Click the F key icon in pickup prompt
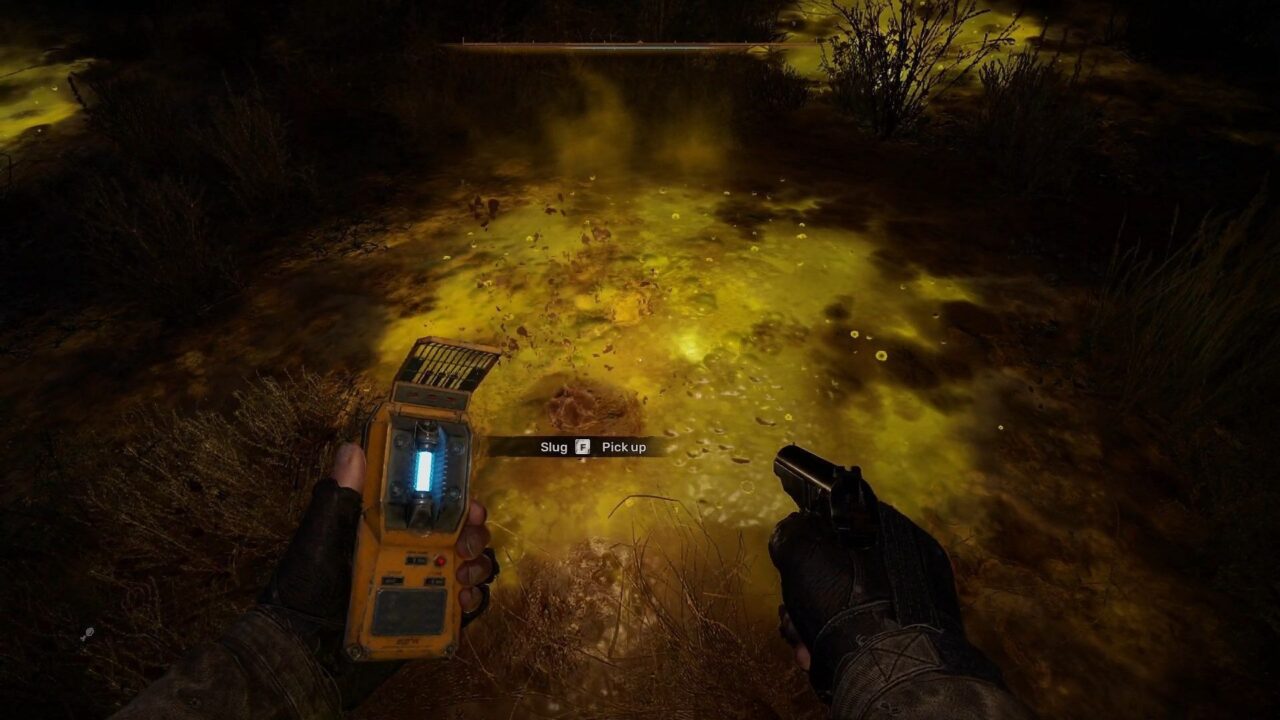The image size is (1280, 720). [x=581, y=445]
